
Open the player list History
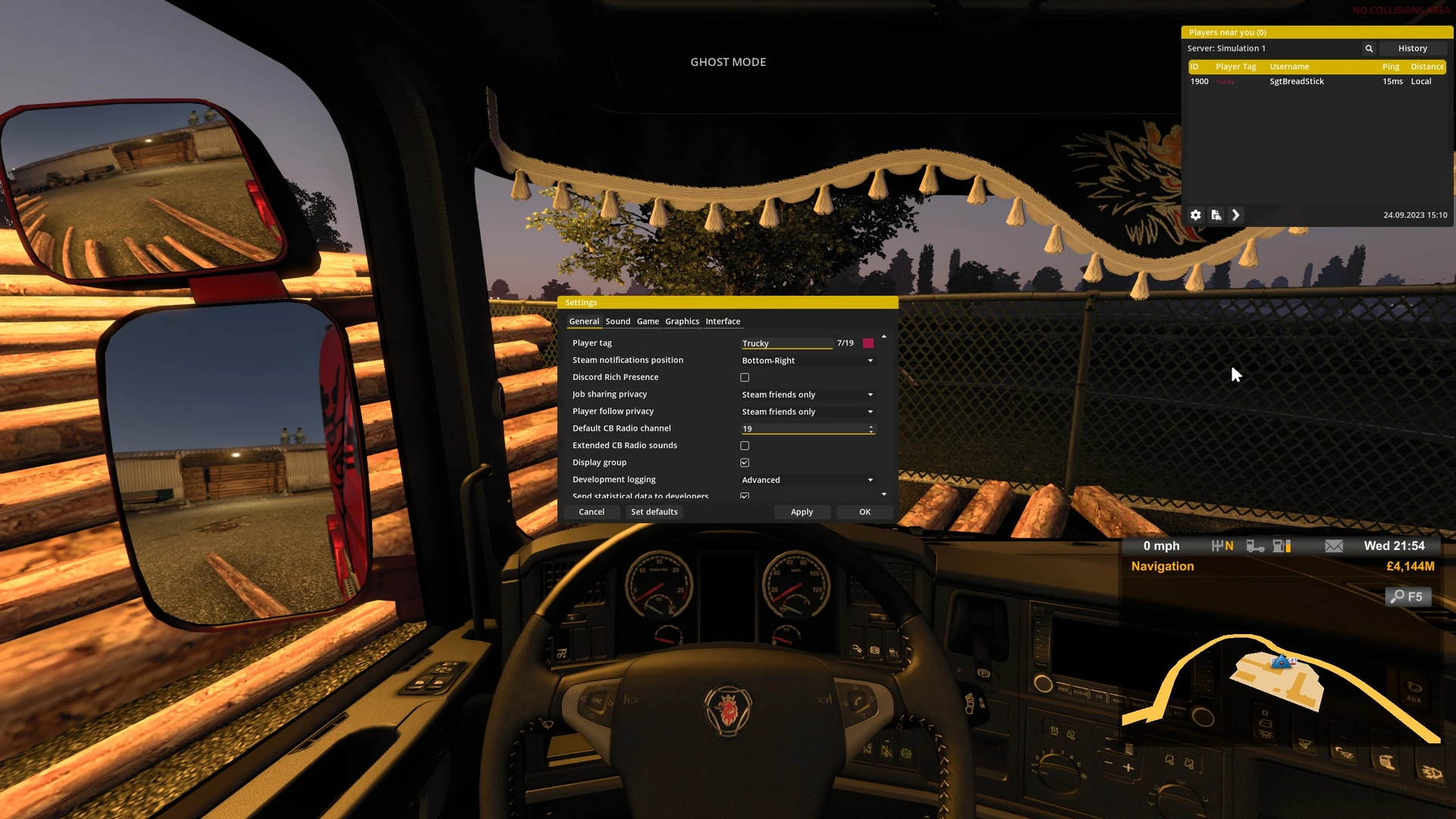(1412, 49)
